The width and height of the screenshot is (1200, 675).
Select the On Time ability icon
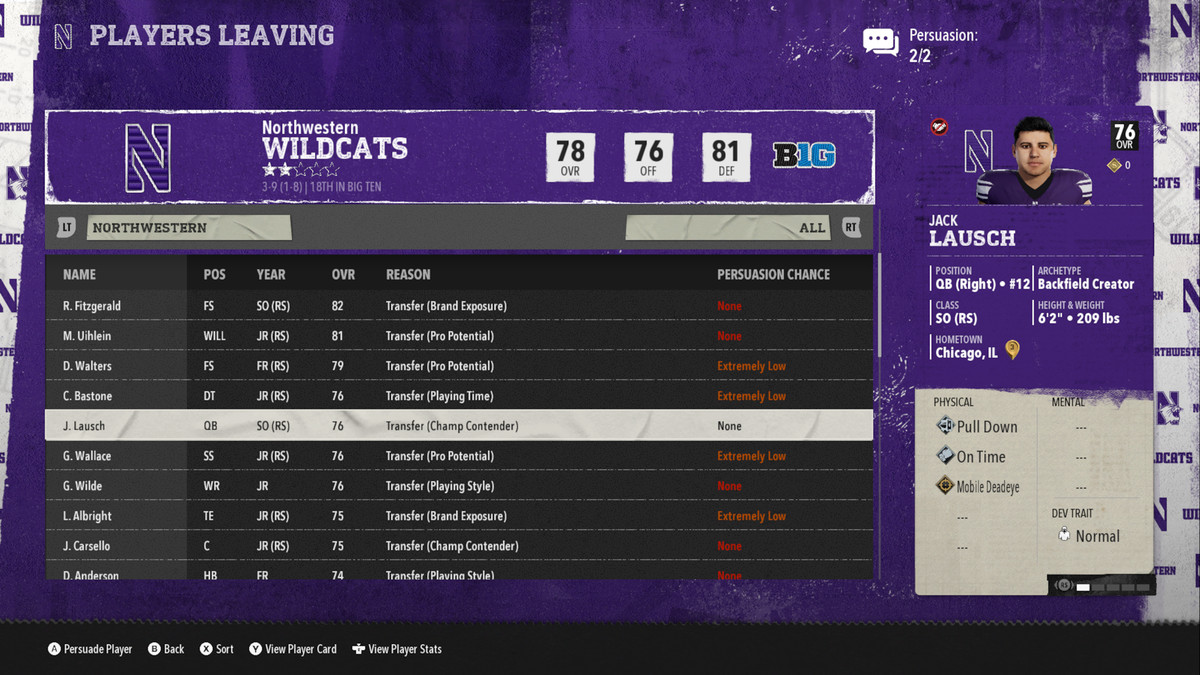pos(945,456)
